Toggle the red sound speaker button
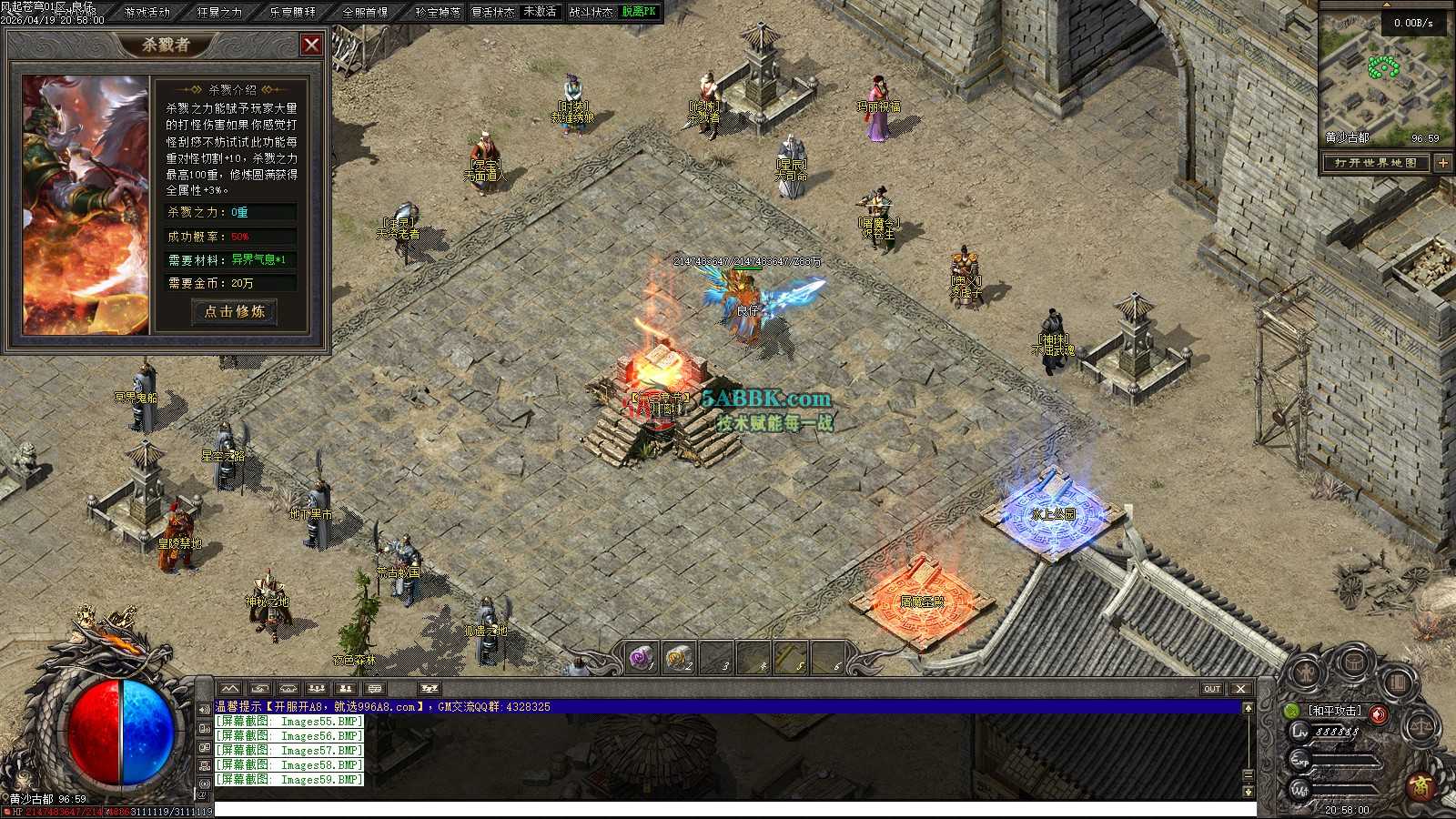The image size is (1456, 819). click(x=1380, y=713)
